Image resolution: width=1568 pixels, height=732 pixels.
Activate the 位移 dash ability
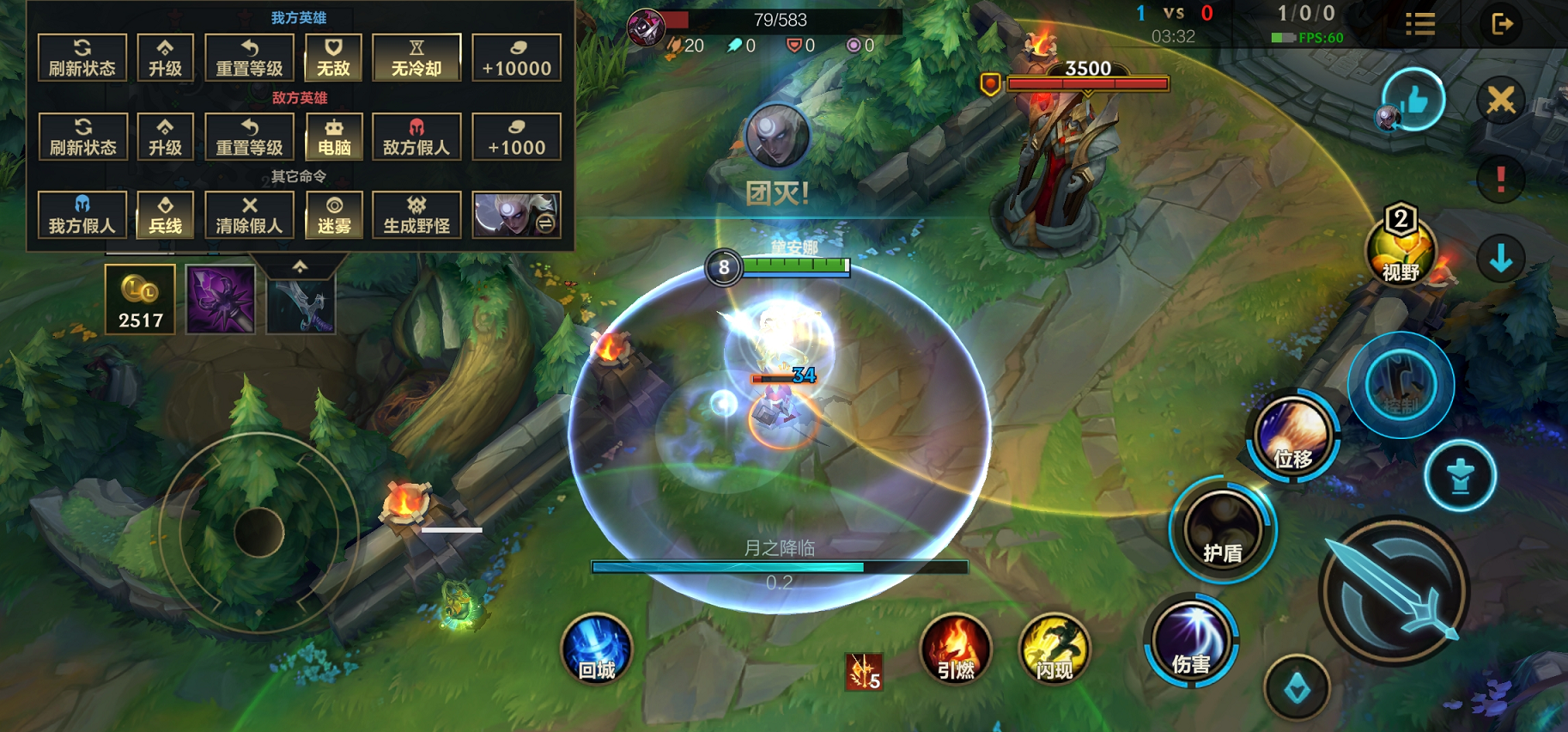(1292, 436)
